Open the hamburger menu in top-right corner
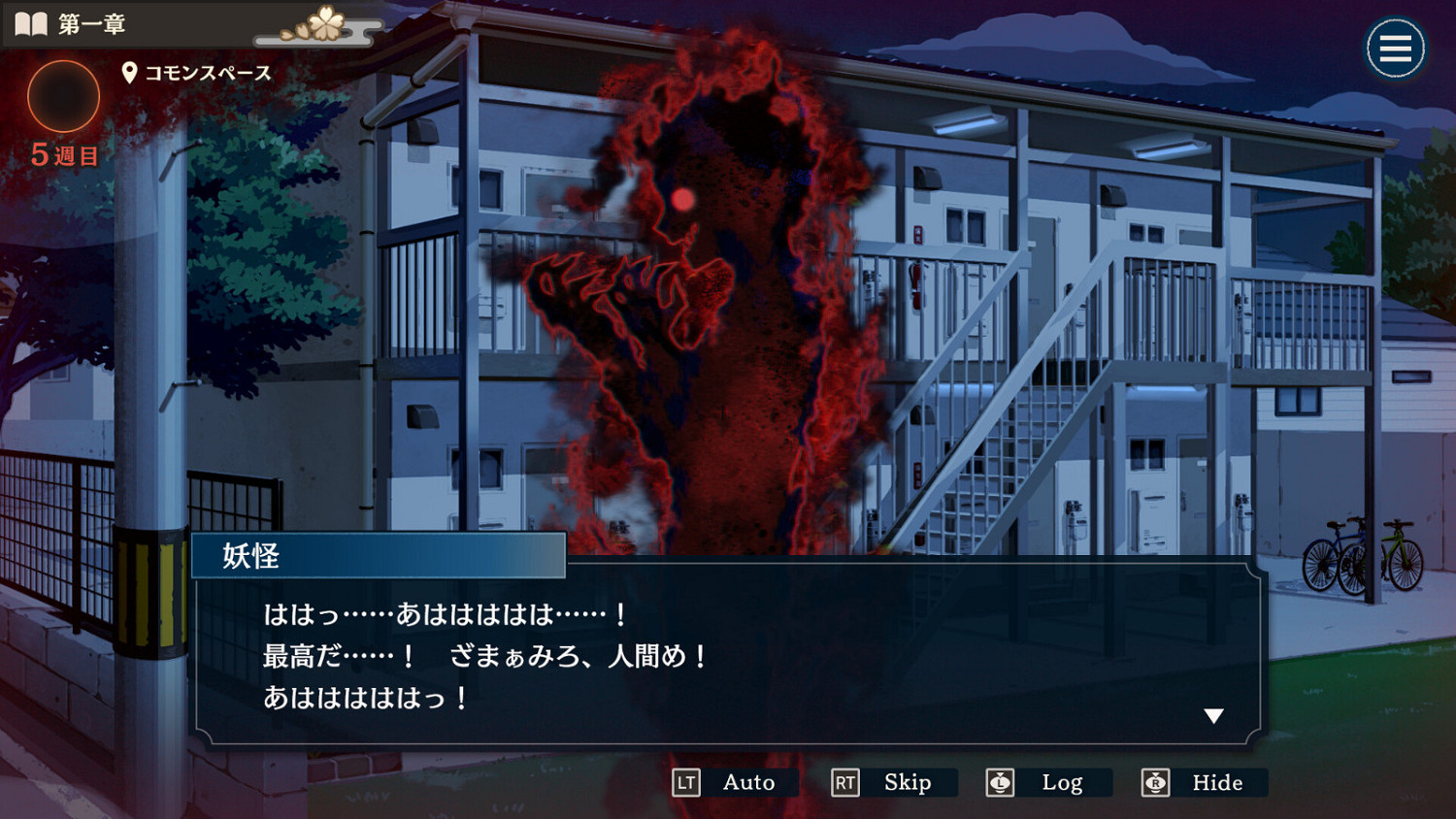 1395,48
